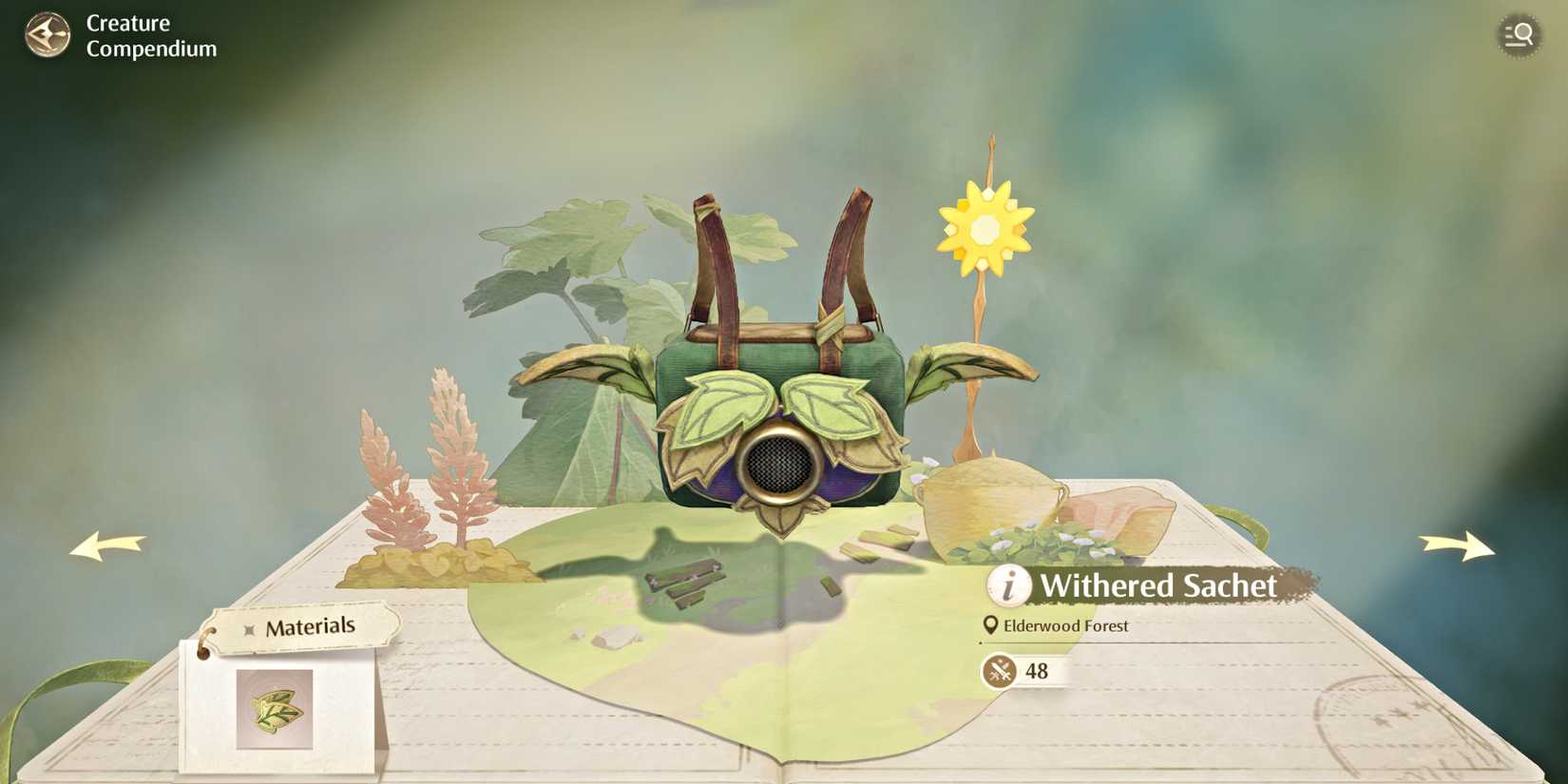This screenshot has height=784, width=1568.
Task: Open the search/filter icon top-right
Action: coord(1520,35)
